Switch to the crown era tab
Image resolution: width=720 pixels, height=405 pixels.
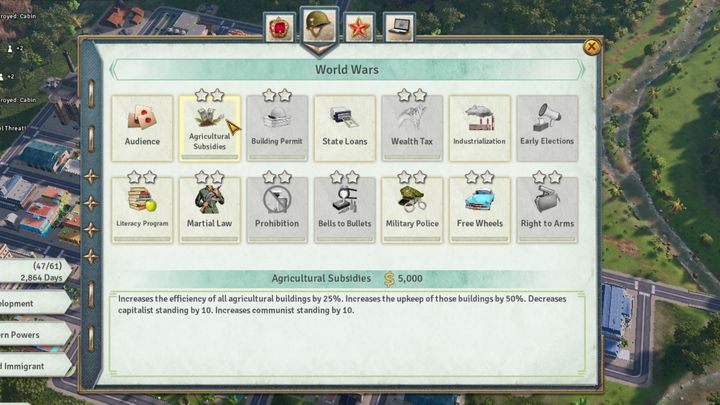[279, 27]
